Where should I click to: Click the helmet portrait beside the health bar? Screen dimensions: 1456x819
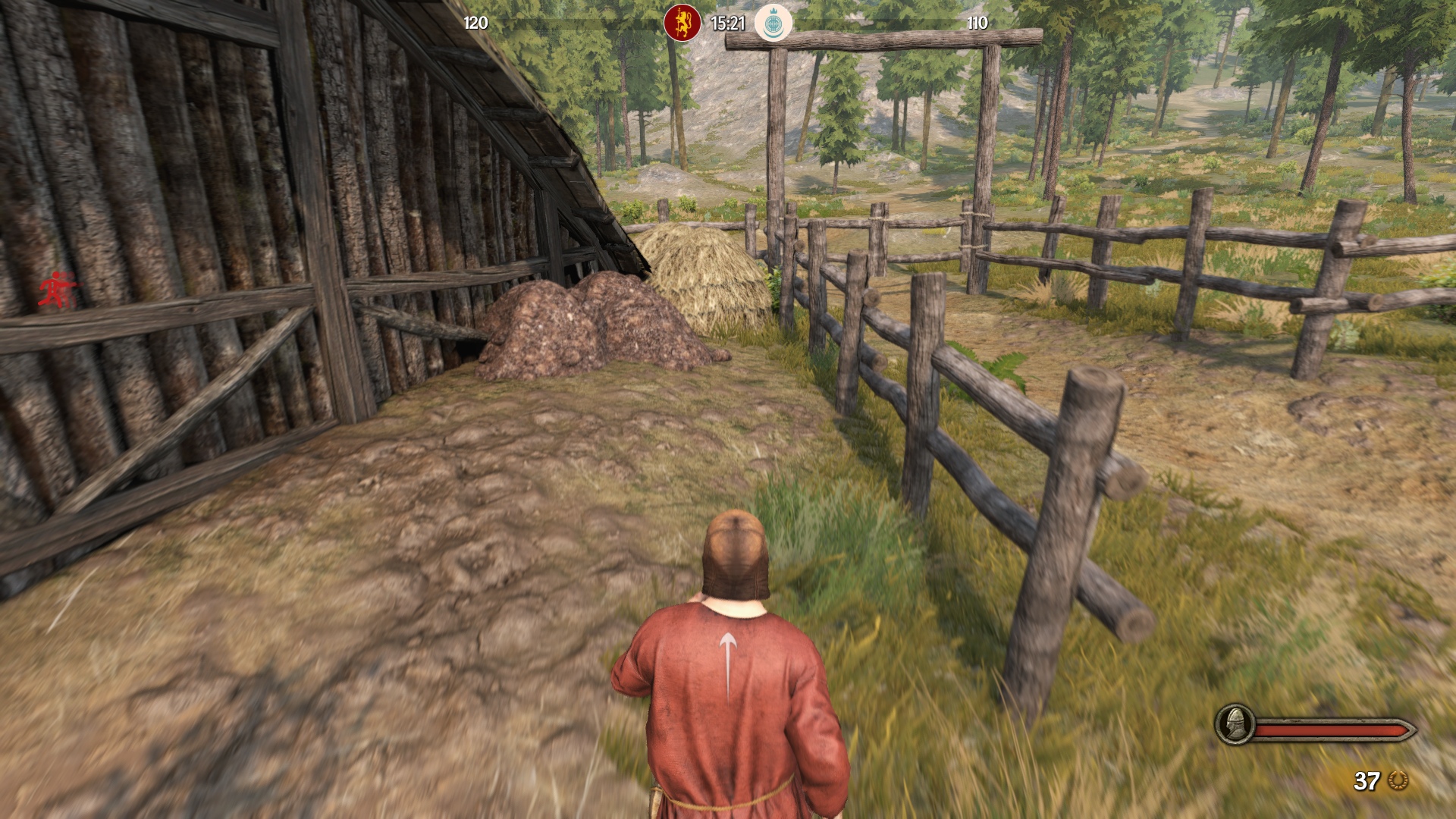click(1234, 724)
